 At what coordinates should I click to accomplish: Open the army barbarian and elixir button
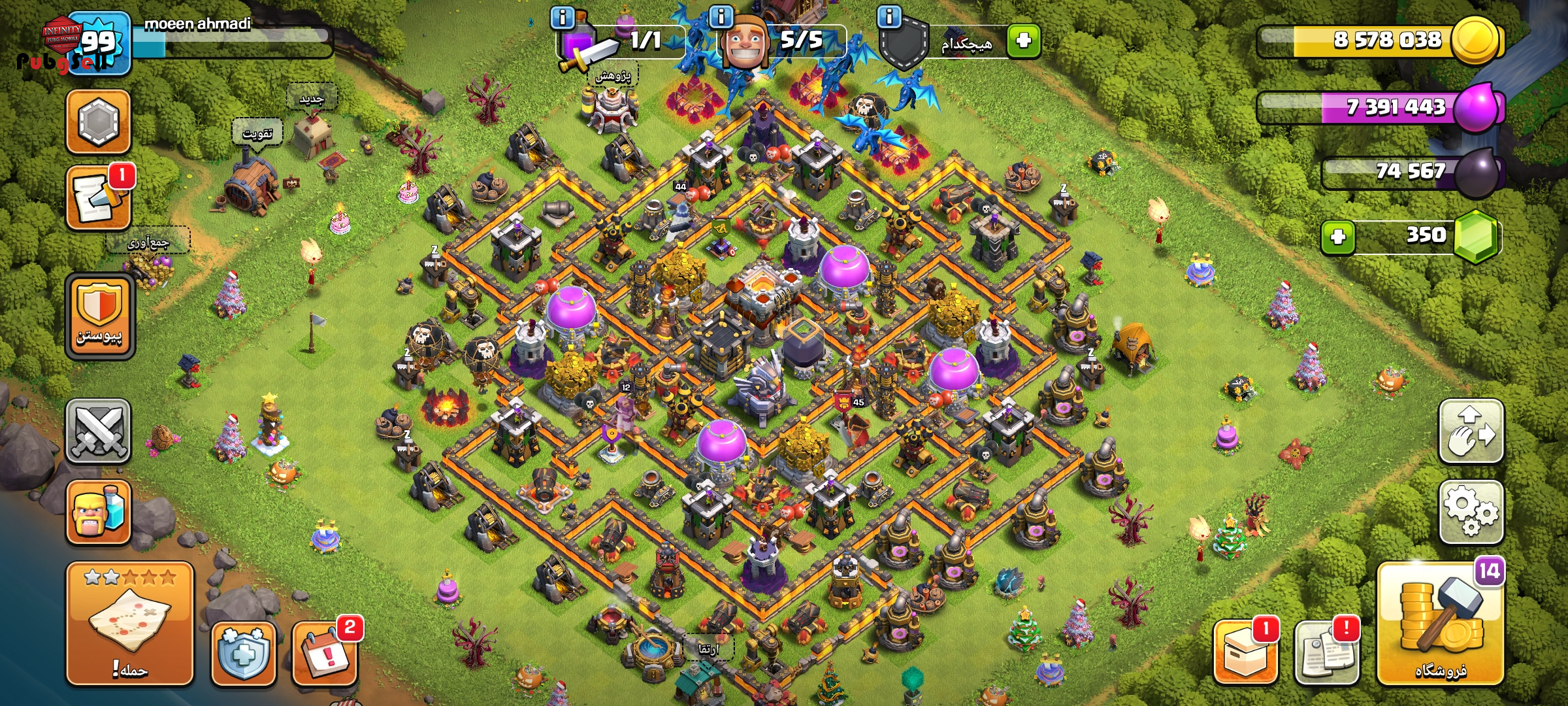click(x=98, y=513)
